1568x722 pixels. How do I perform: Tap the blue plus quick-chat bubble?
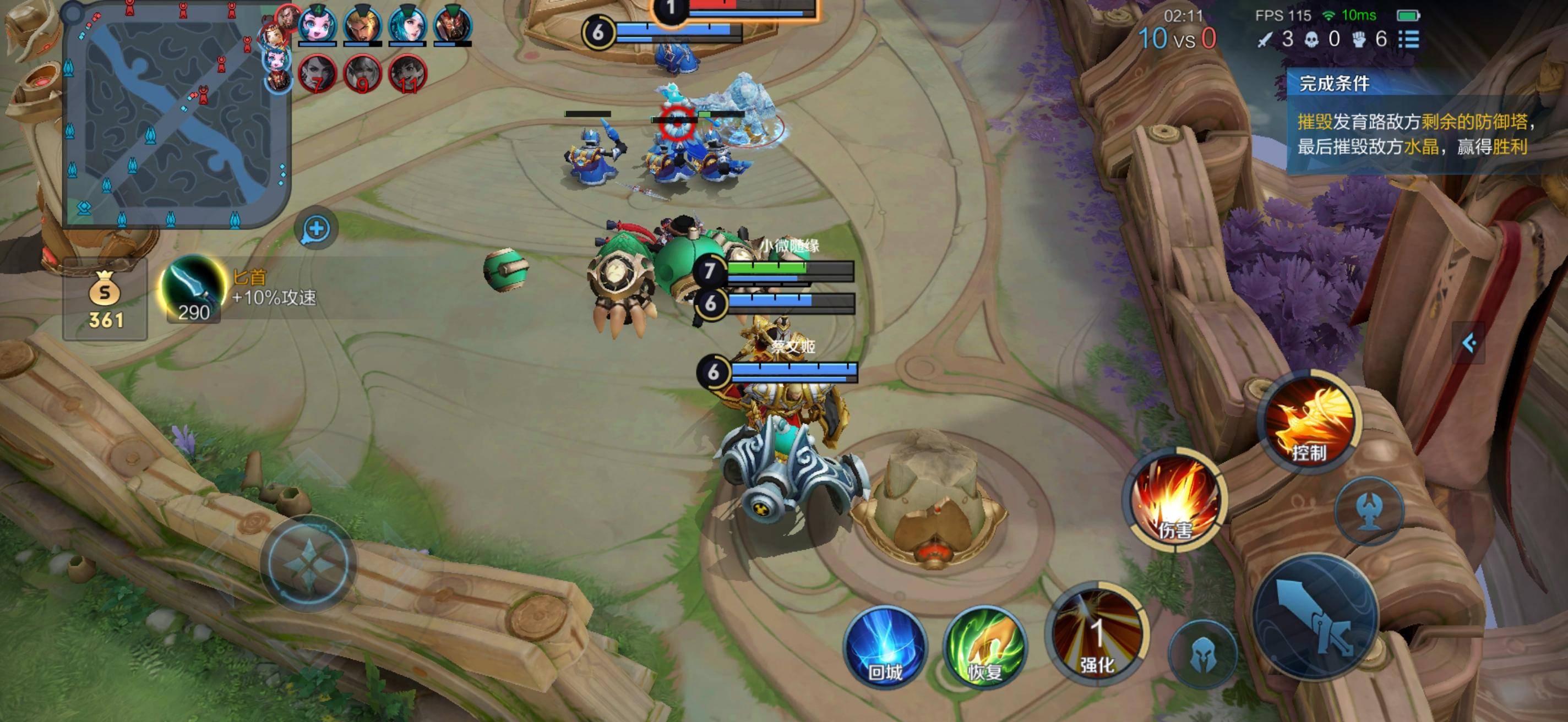(x=316, y=229)
